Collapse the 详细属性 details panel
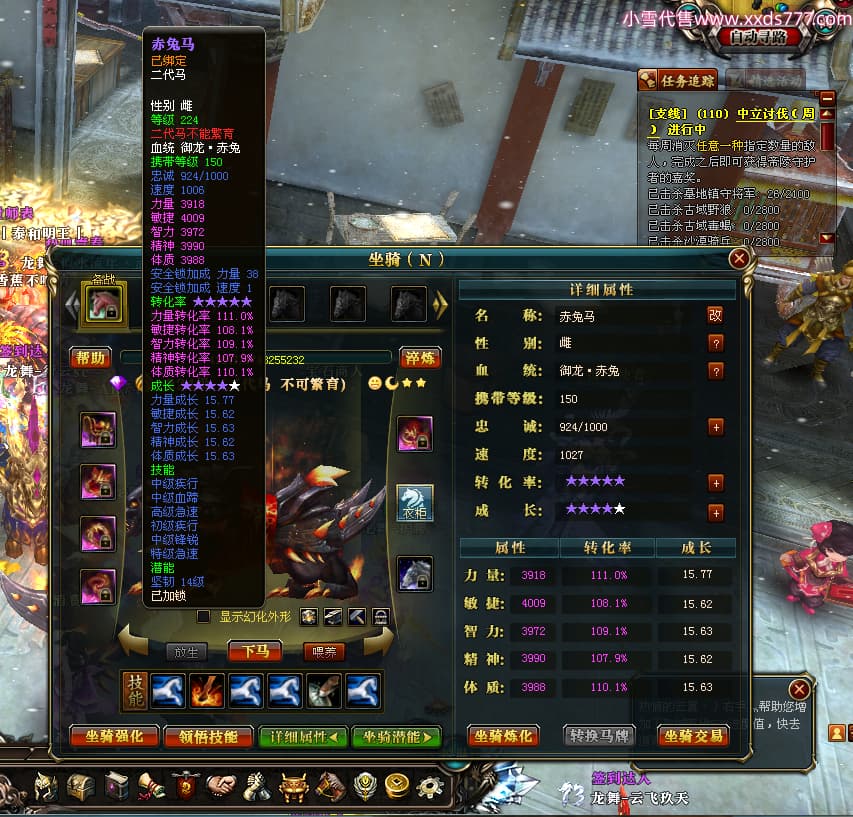Screen dimensions: 853x817 click(x=303, y=737)
